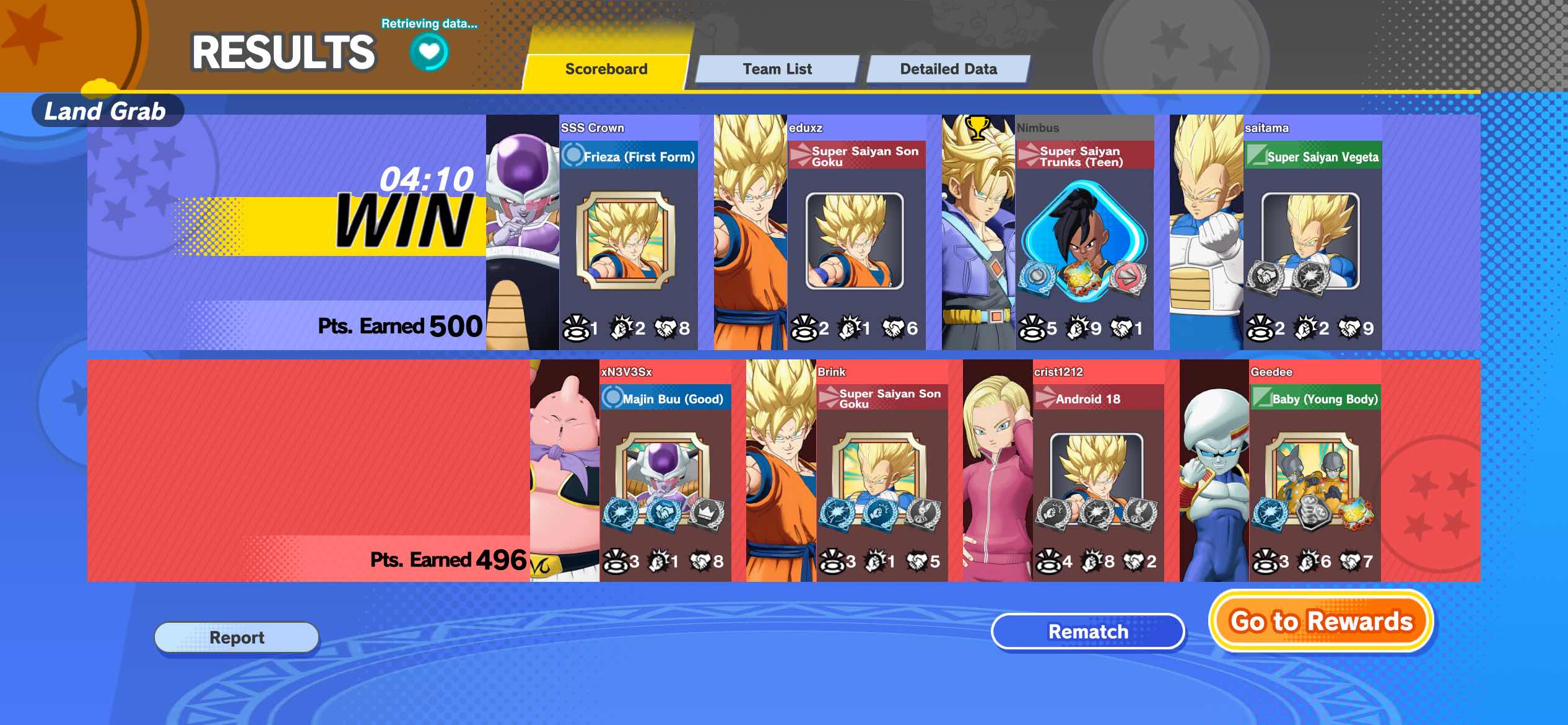1568x725 pixels.
Task: Open saitama's Super Saiyan Vegeta card
Action: pyautogui.click(x=1312, y=235)
